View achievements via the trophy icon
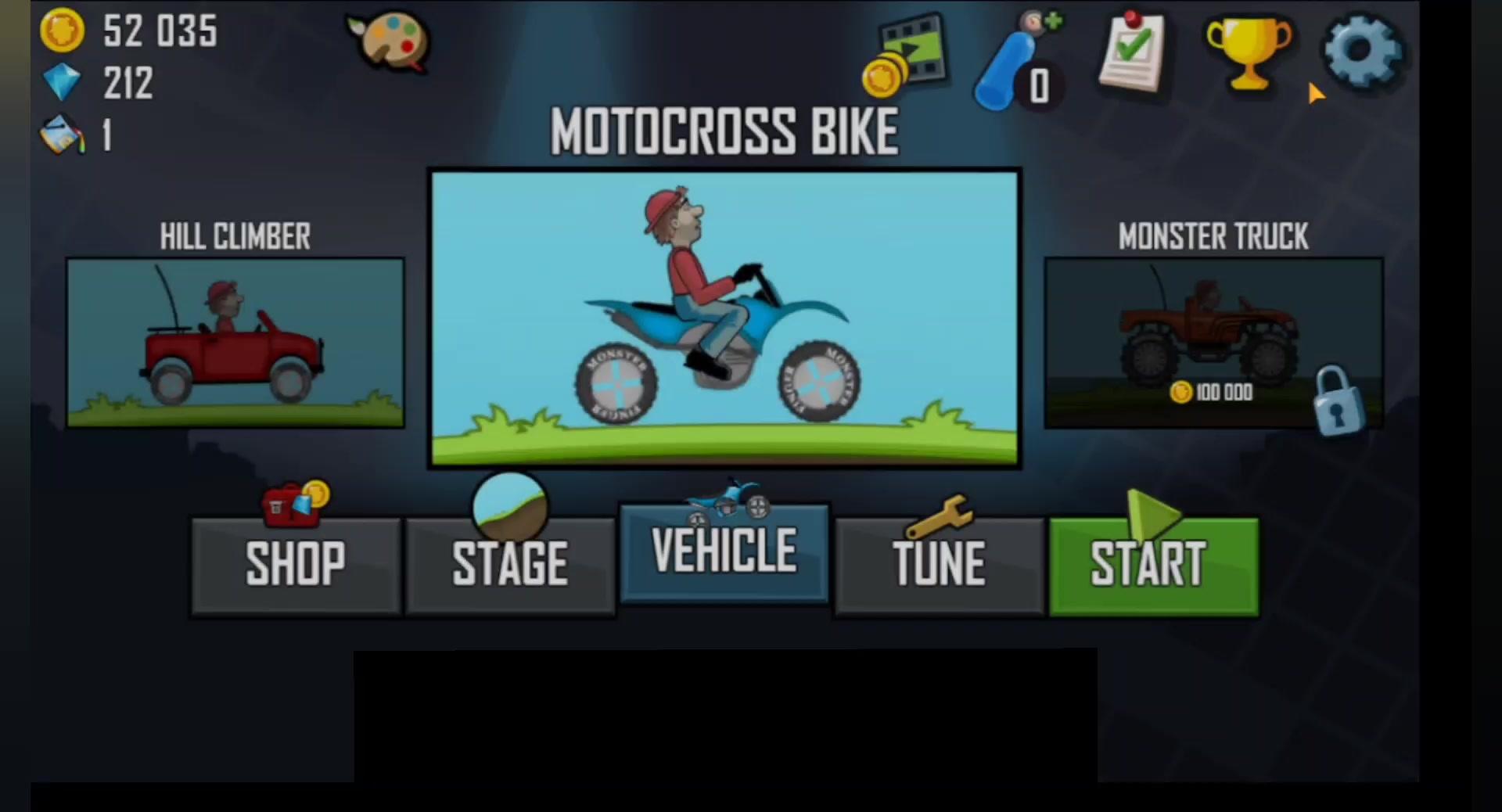Viewport: 1502px width, 812px height. tap(1248, 55)
